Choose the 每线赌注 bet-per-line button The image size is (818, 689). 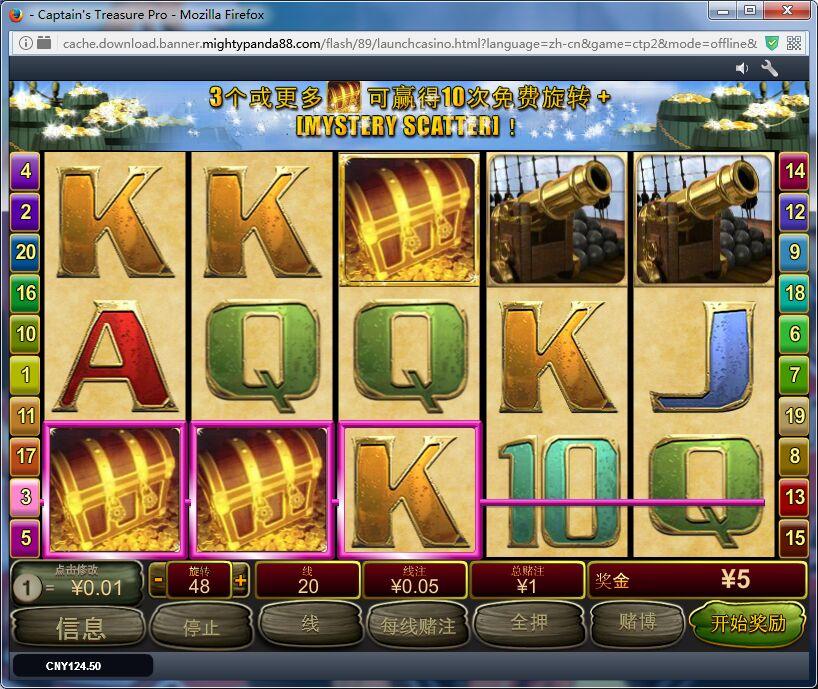point(418,626)
